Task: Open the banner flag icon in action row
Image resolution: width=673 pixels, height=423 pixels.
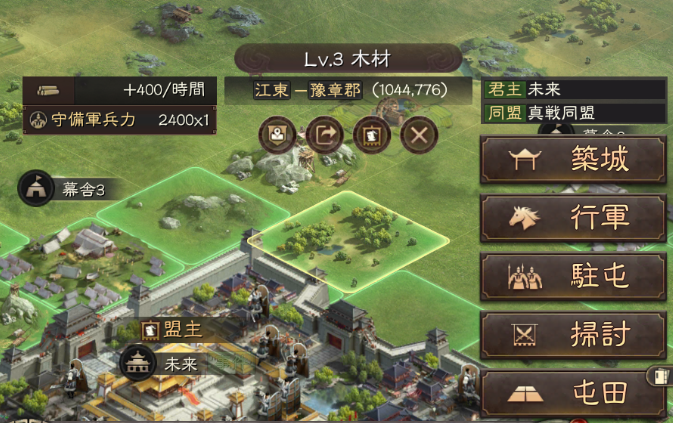Action: 372,135
